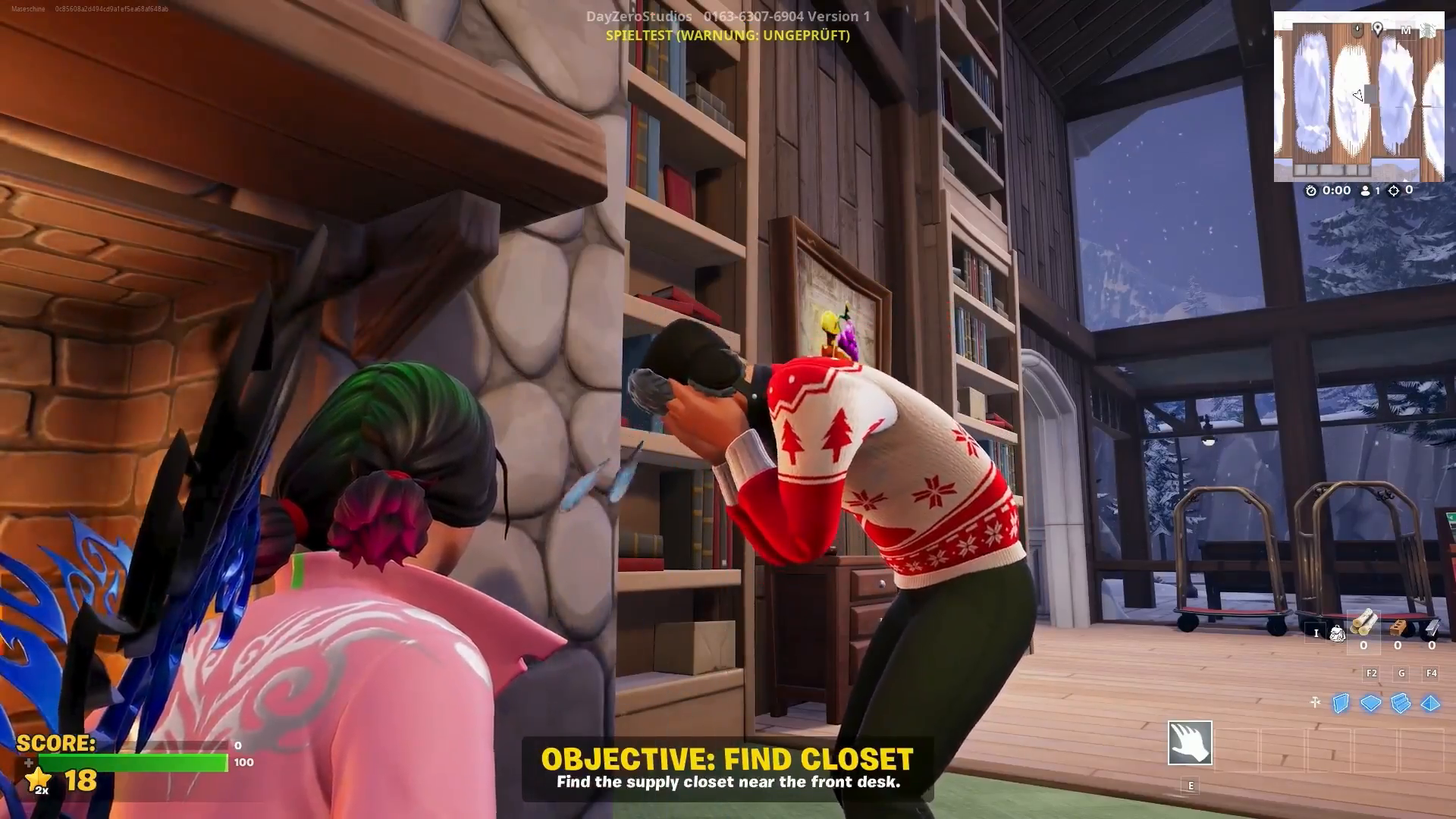Choose the blue pyramid roof piece
1456x819 pixels.
pyautogui.click(x=1430, y=704)
